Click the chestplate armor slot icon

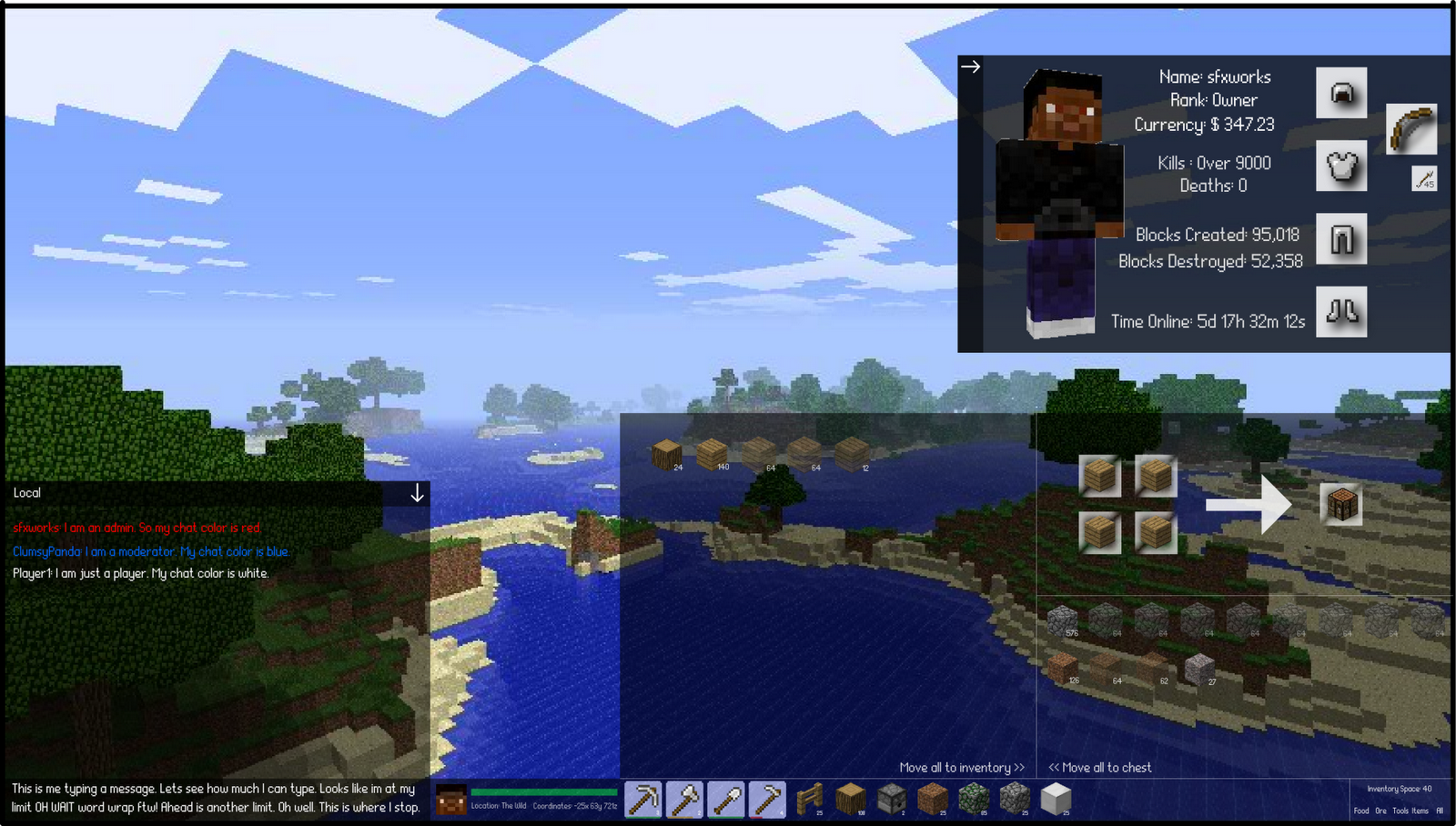click(1342, 166)
